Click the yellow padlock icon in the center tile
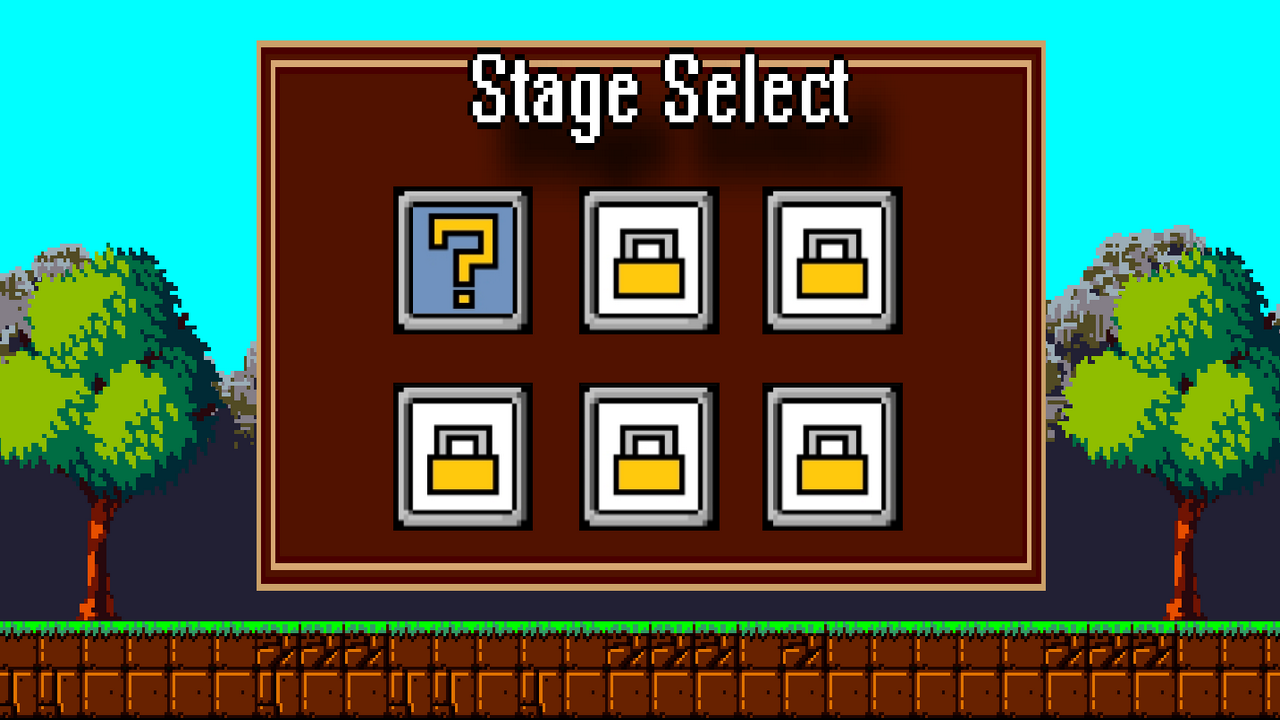Screen dimensions: 1280x720 click(x=647, y=262)
